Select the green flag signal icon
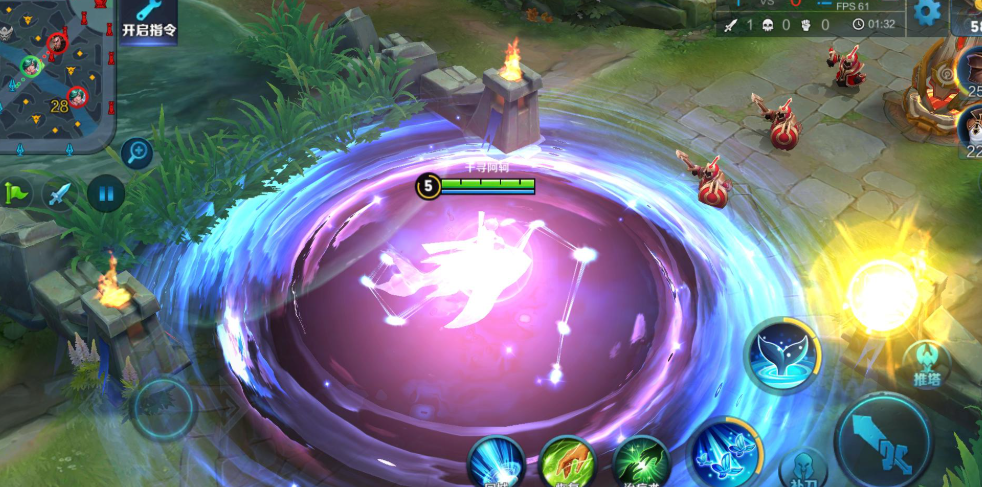This screenshot has height=487, width=982. [x=17, y=192]
